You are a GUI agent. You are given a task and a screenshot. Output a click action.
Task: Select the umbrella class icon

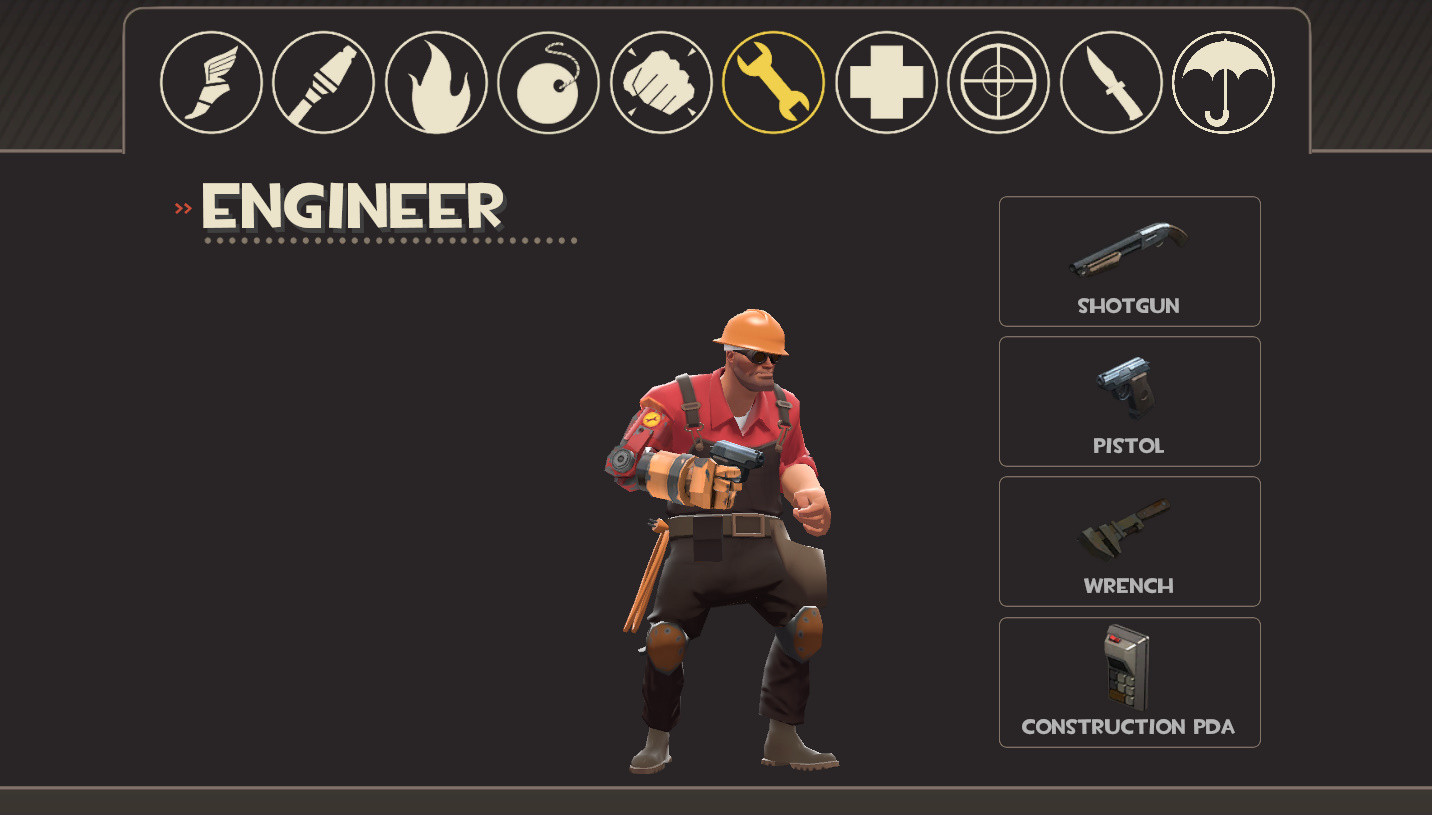click(1222, 81)
